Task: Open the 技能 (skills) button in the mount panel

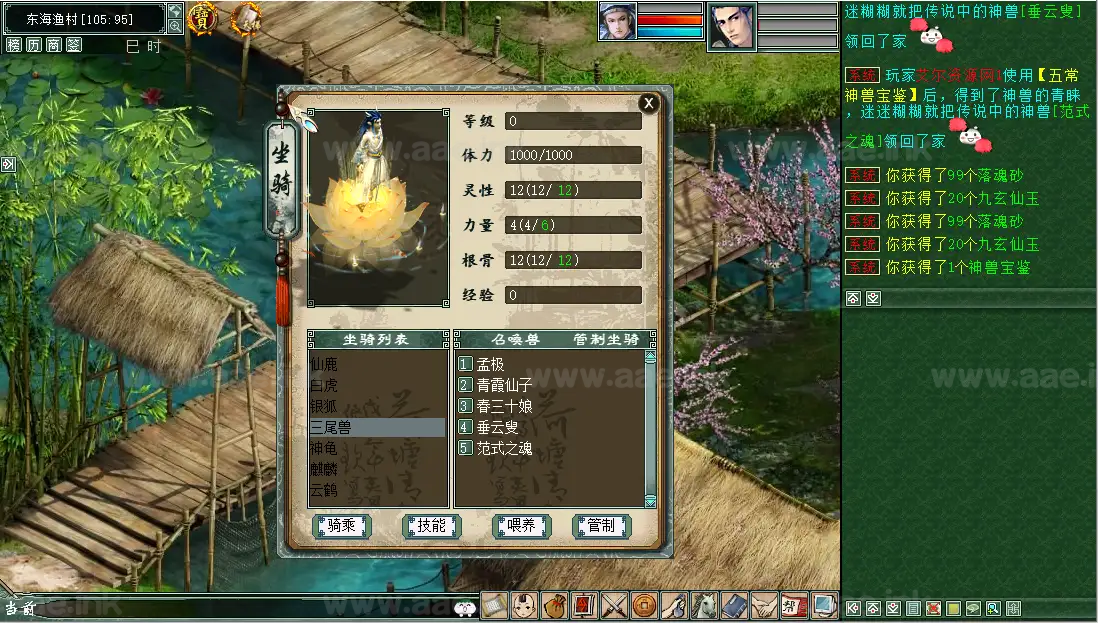Action: tap(431, 526)
